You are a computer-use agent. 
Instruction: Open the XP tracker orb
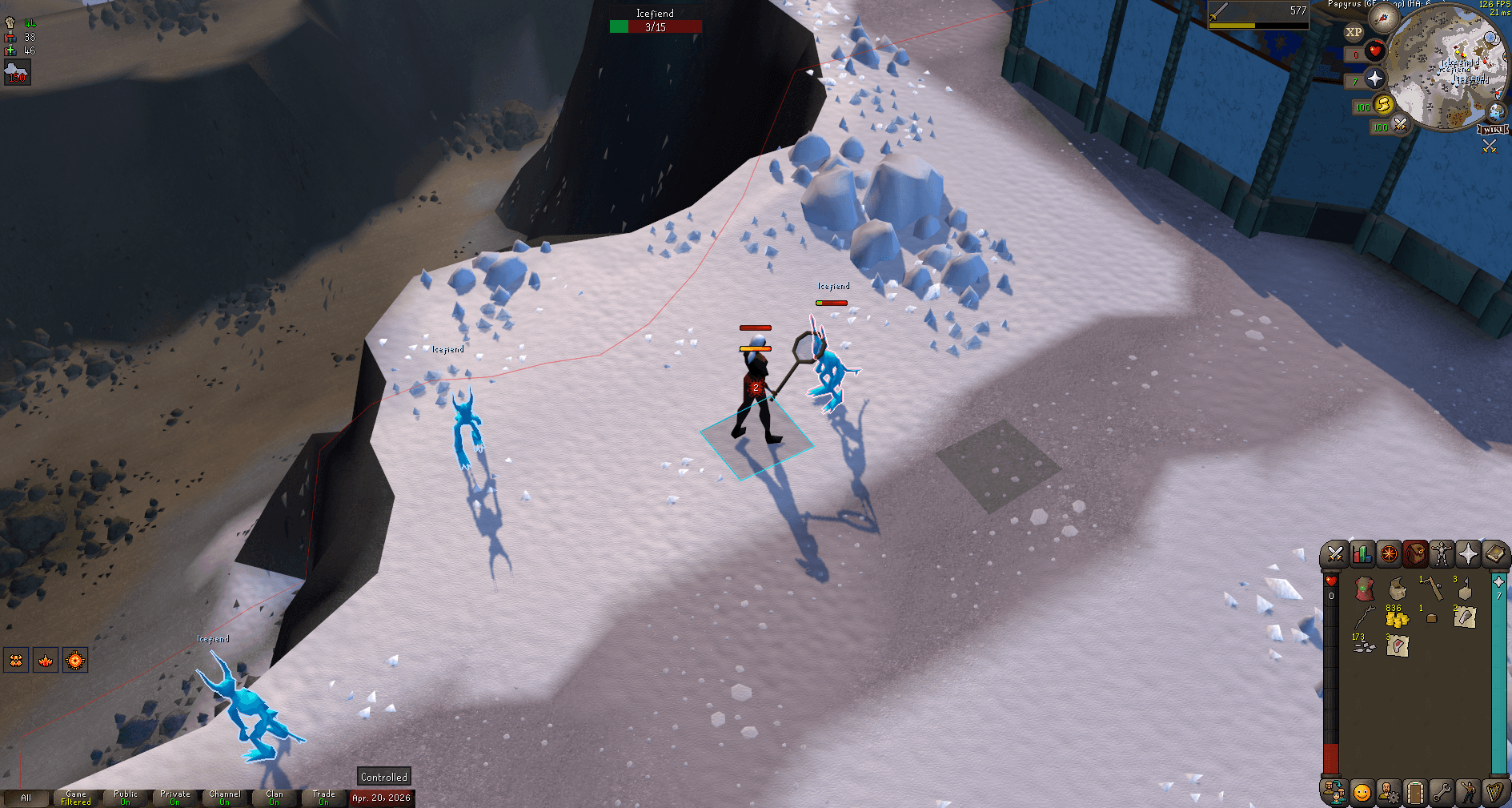1354,32
